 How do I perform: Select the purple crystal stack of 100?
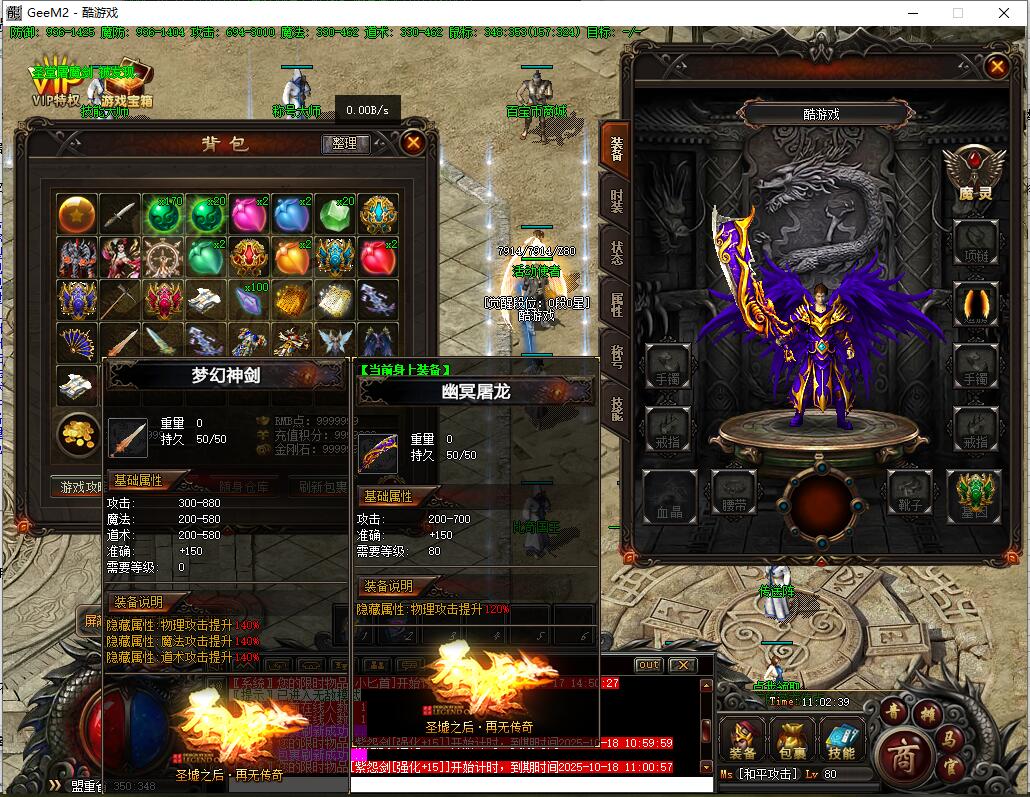coord(248,299)
